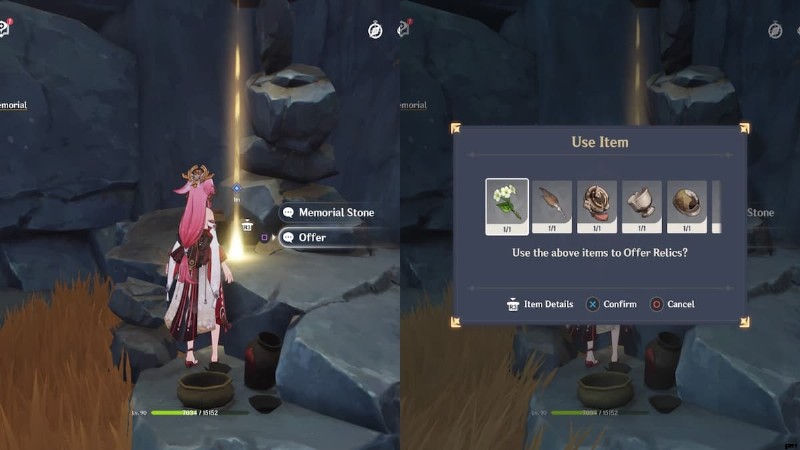Select the bronze rose ornament slot

(597, 206)
